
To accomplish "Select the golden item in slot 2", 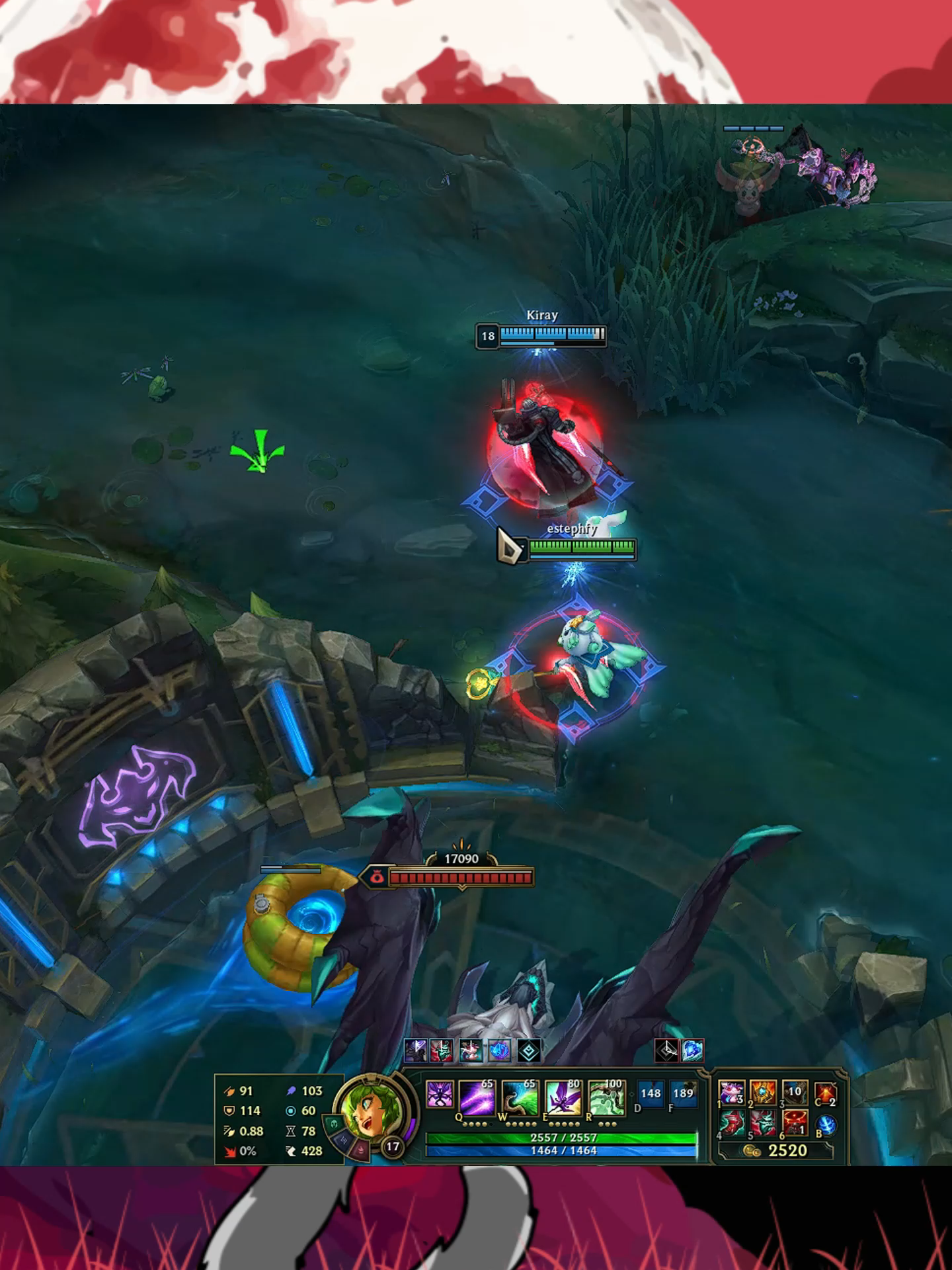I will pos(763,1093).
